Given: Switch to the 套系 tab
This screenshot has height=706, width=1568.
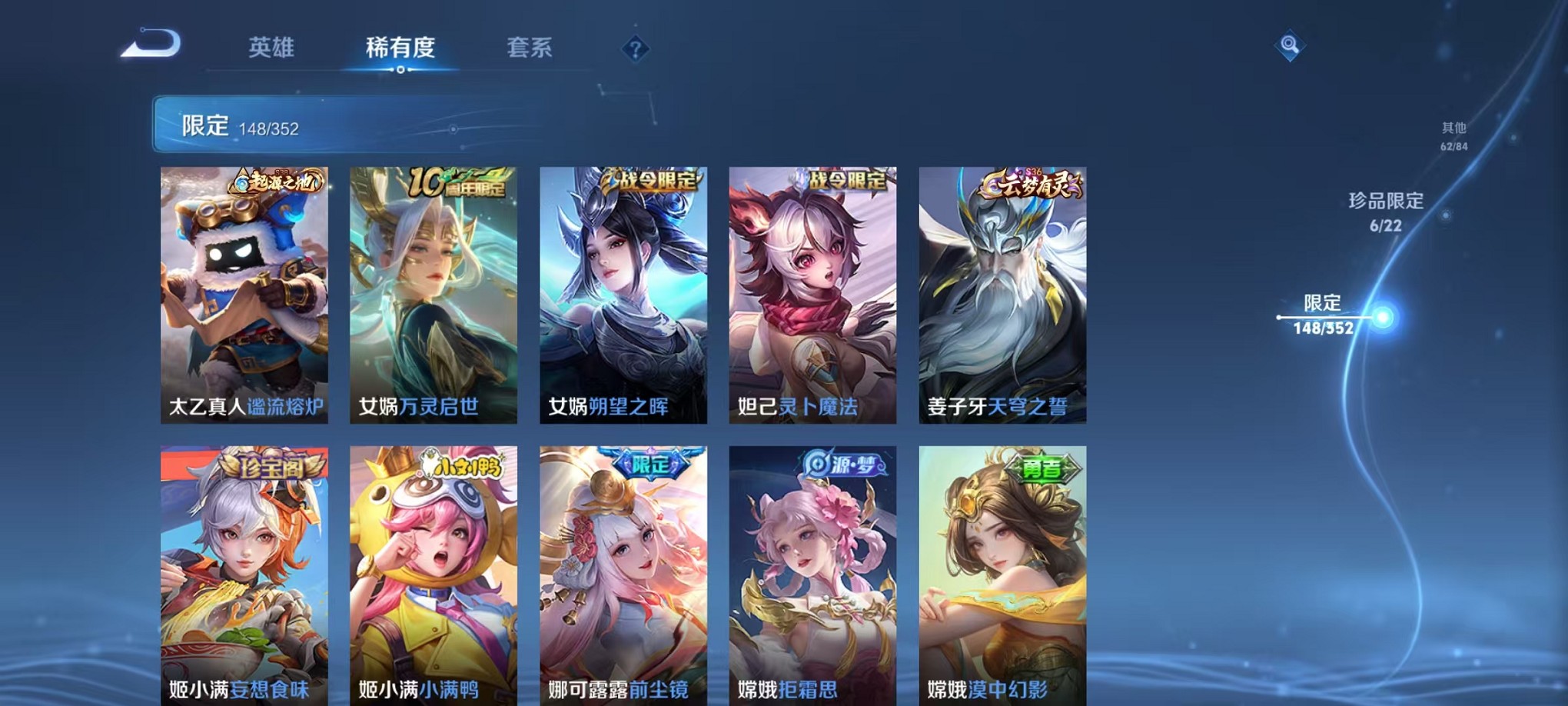Looking at the screenshot, I should coord(531,48).
